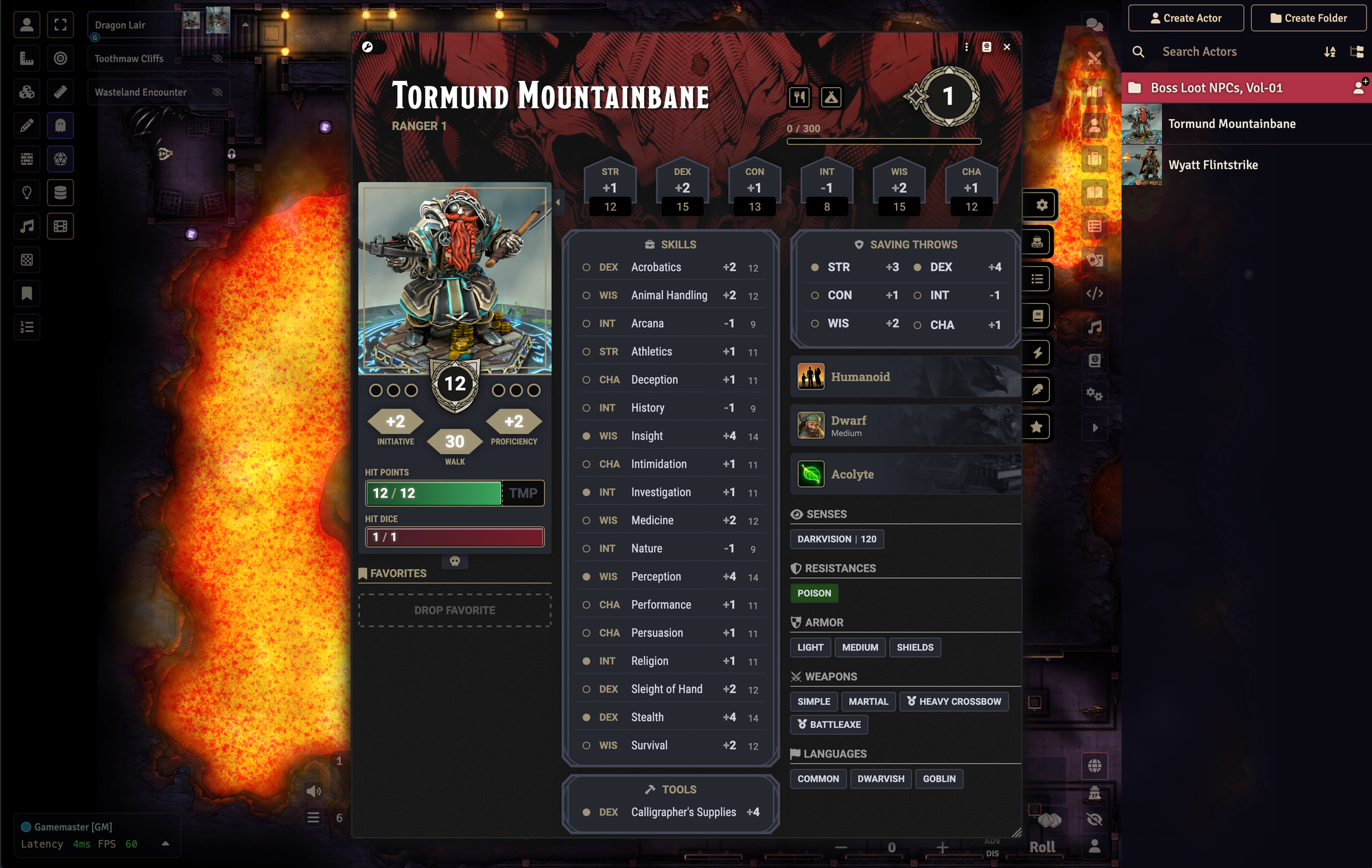Roll the Perception skill

655,577
